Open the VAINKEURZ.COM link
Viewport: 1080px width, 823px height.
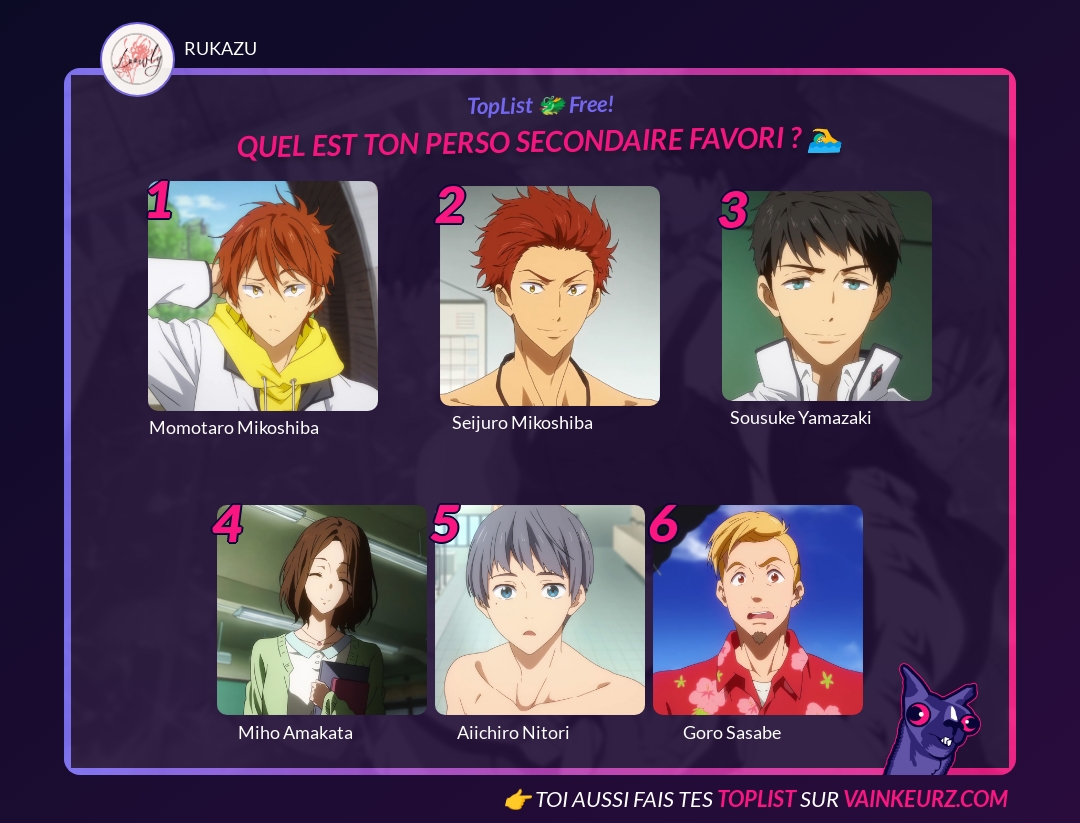coord(925,799)
